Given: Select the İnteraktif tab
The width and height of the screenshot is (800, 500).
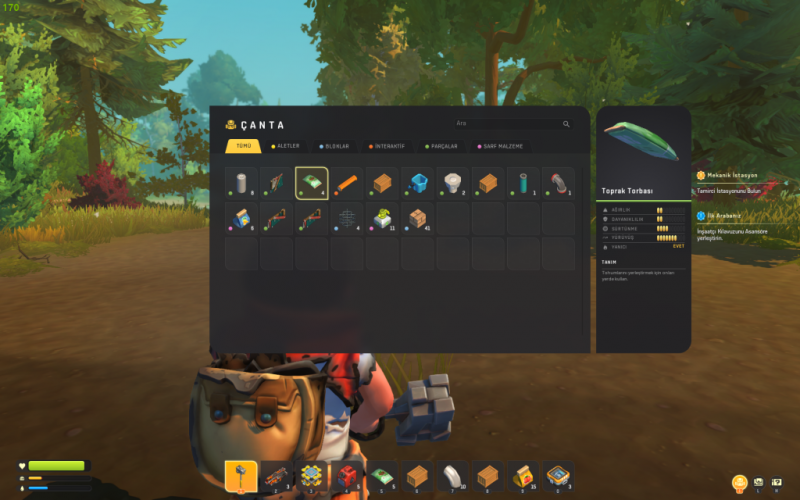Looking at the screenshot, I should [x=386, y=146].
